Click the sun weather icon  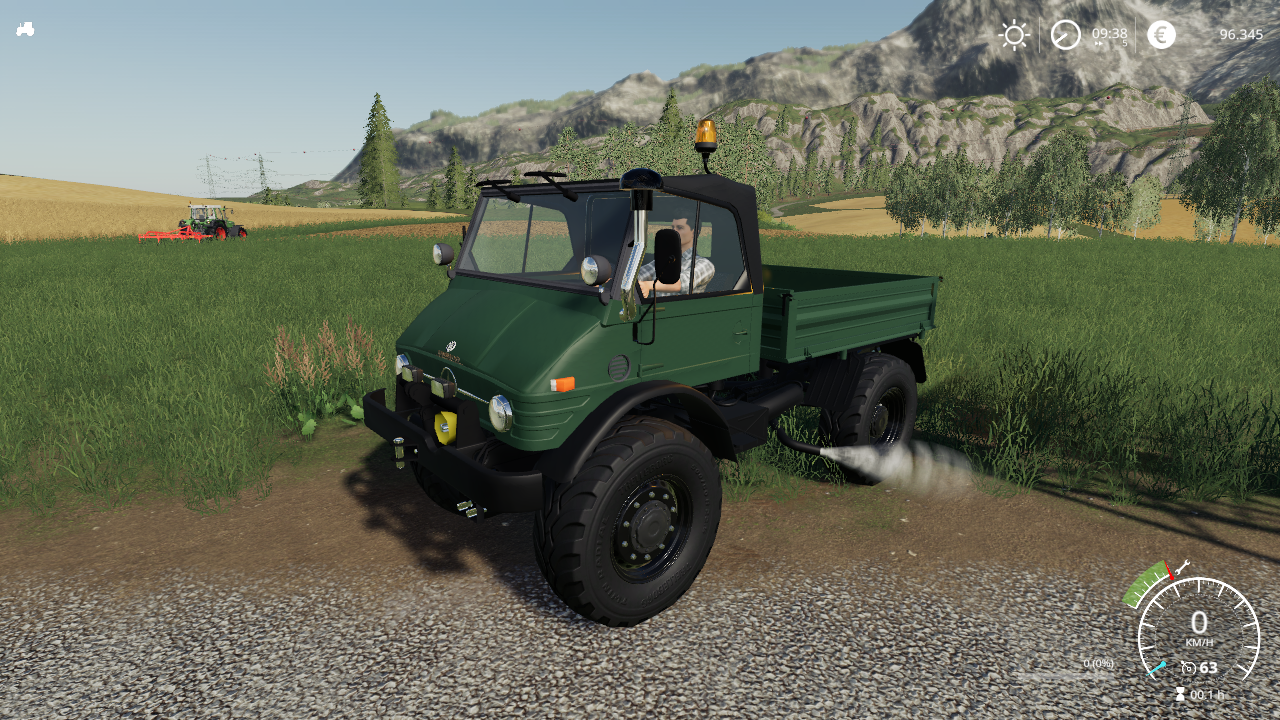1014,35
